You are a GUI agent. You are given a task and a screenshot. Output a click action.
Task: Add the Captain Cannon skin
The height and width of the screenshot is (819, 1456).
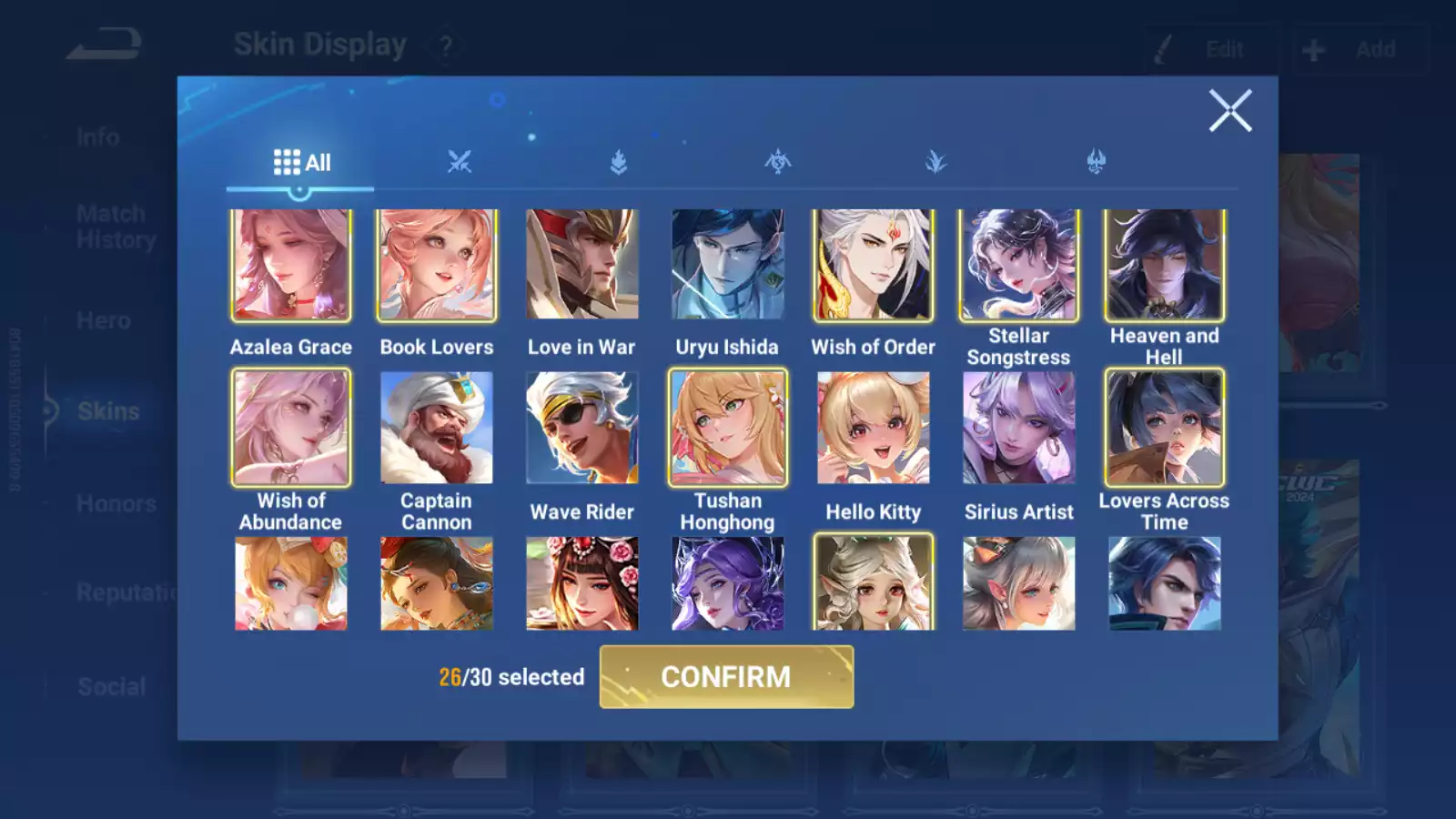(437, 428)
